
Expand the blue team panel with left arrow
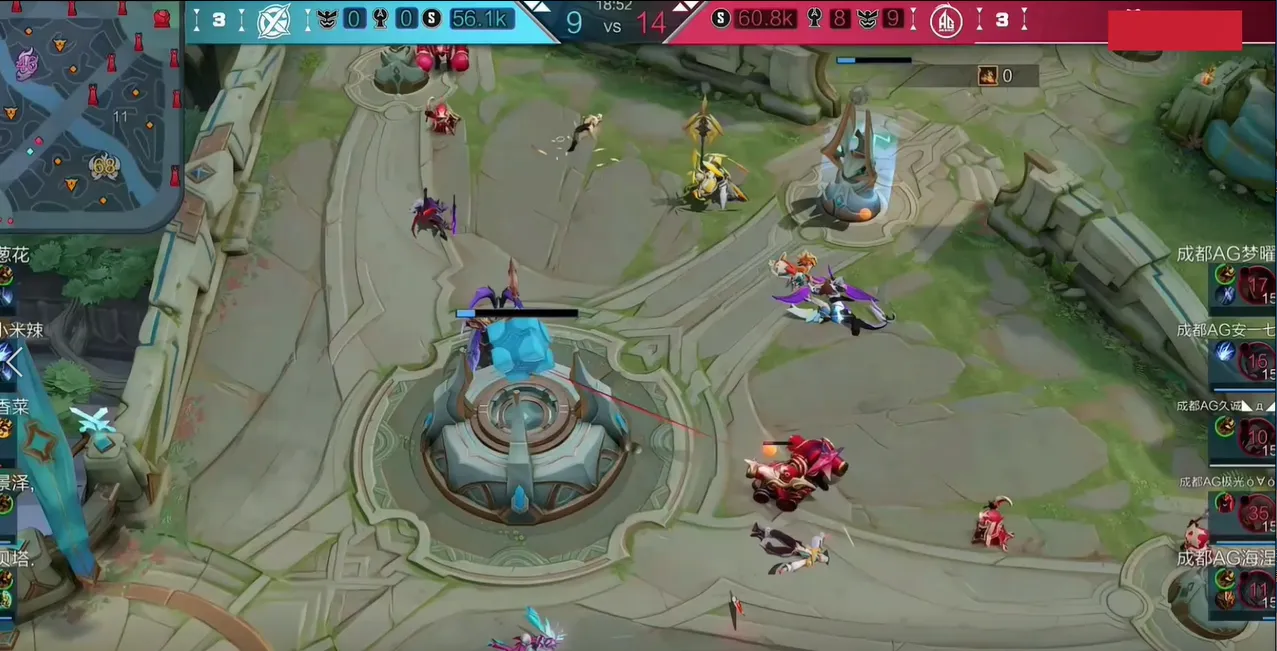tap(14, 362)
